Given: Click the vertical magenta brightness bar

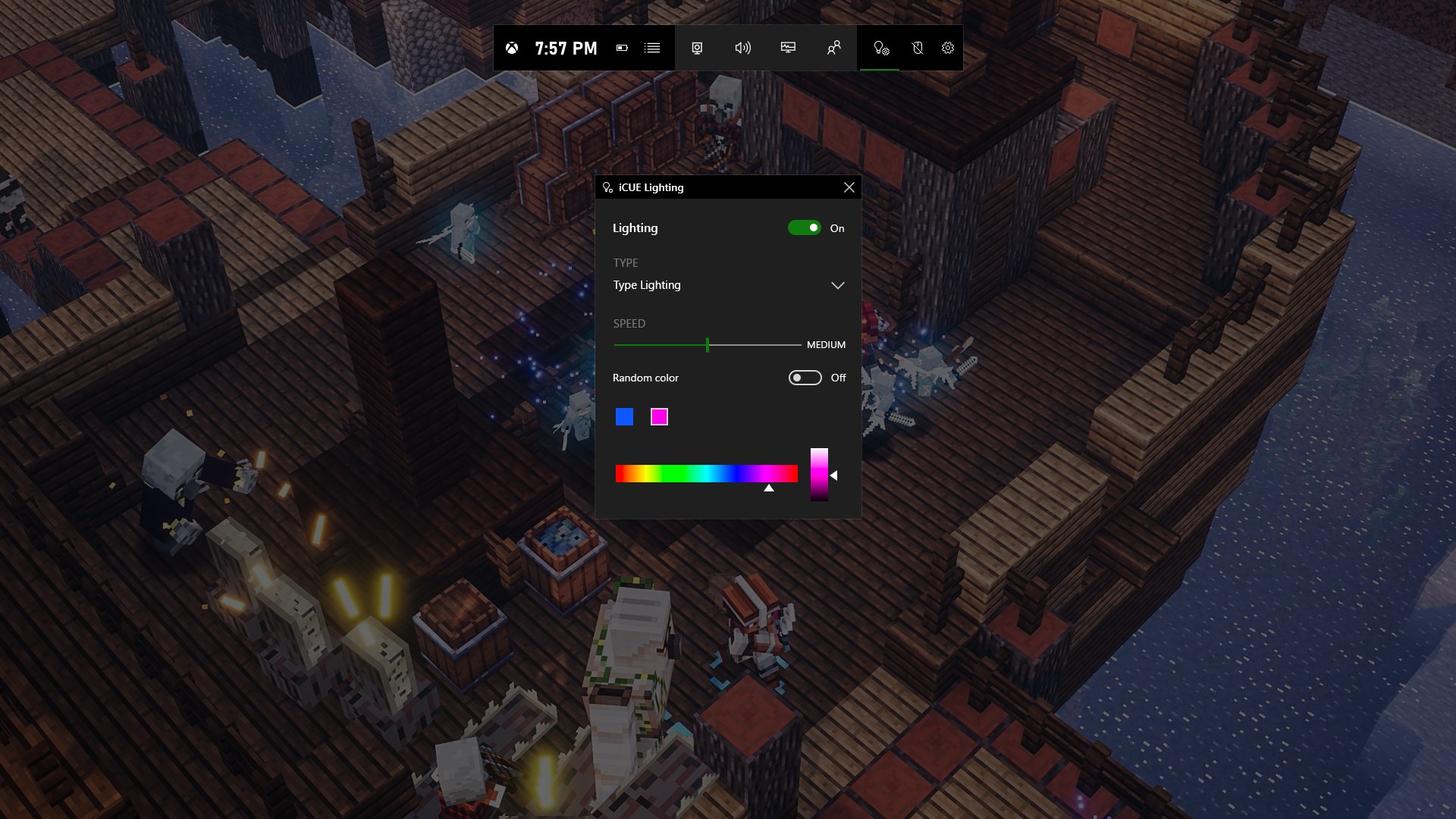Looking at the screenshot, I should pos(819,474).
